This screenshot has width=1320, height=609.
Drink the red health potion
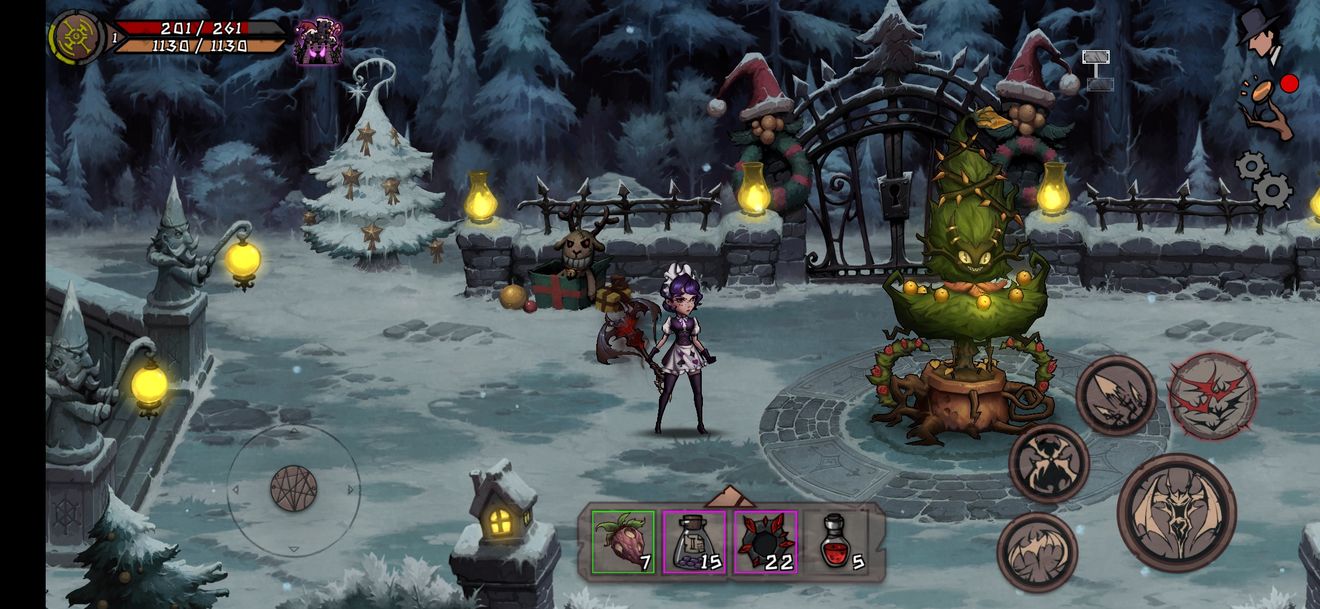coord(838,542)
